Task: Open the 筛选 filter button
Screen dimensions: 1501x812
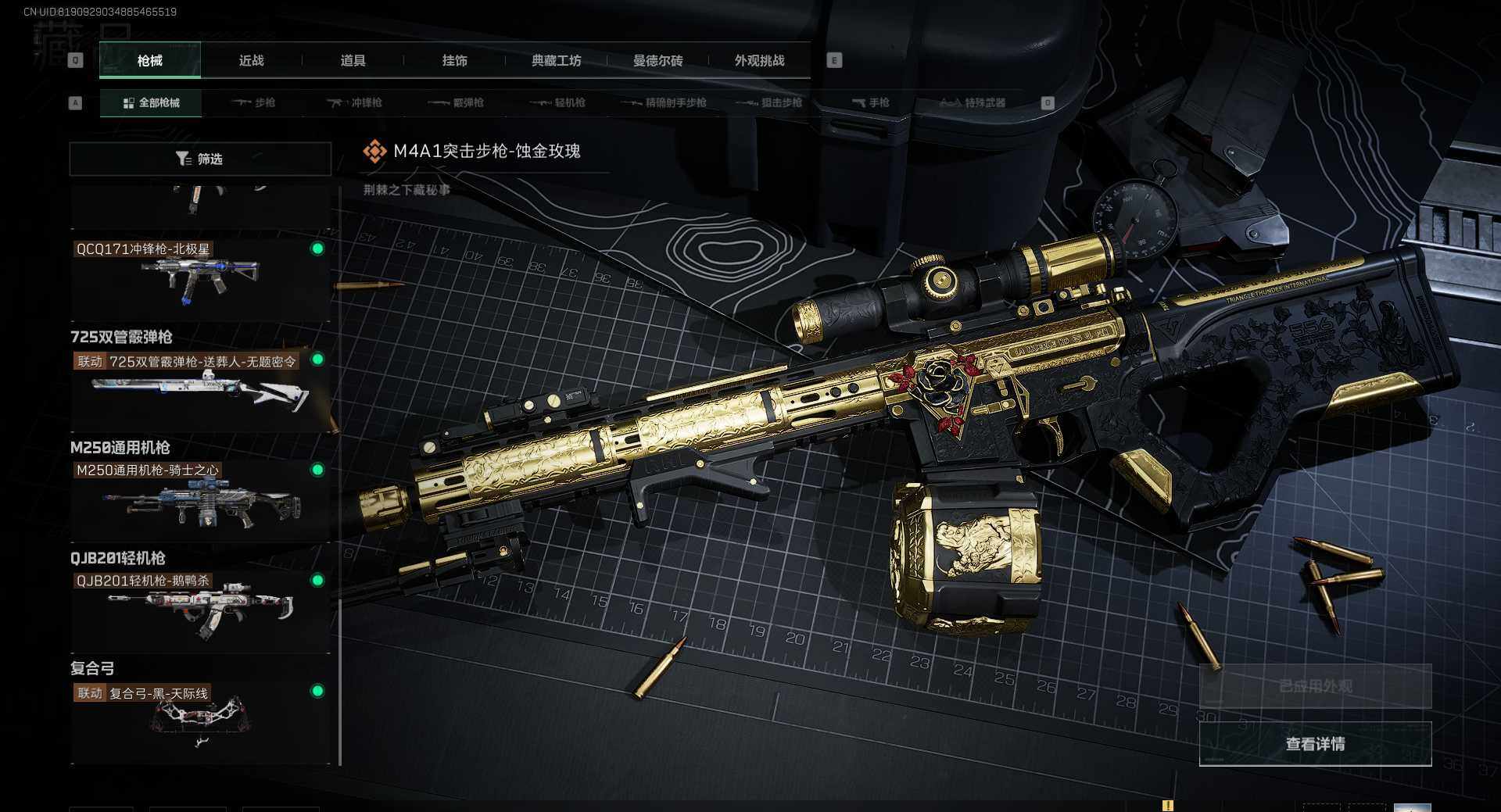Action: click(x=199, y=159)
